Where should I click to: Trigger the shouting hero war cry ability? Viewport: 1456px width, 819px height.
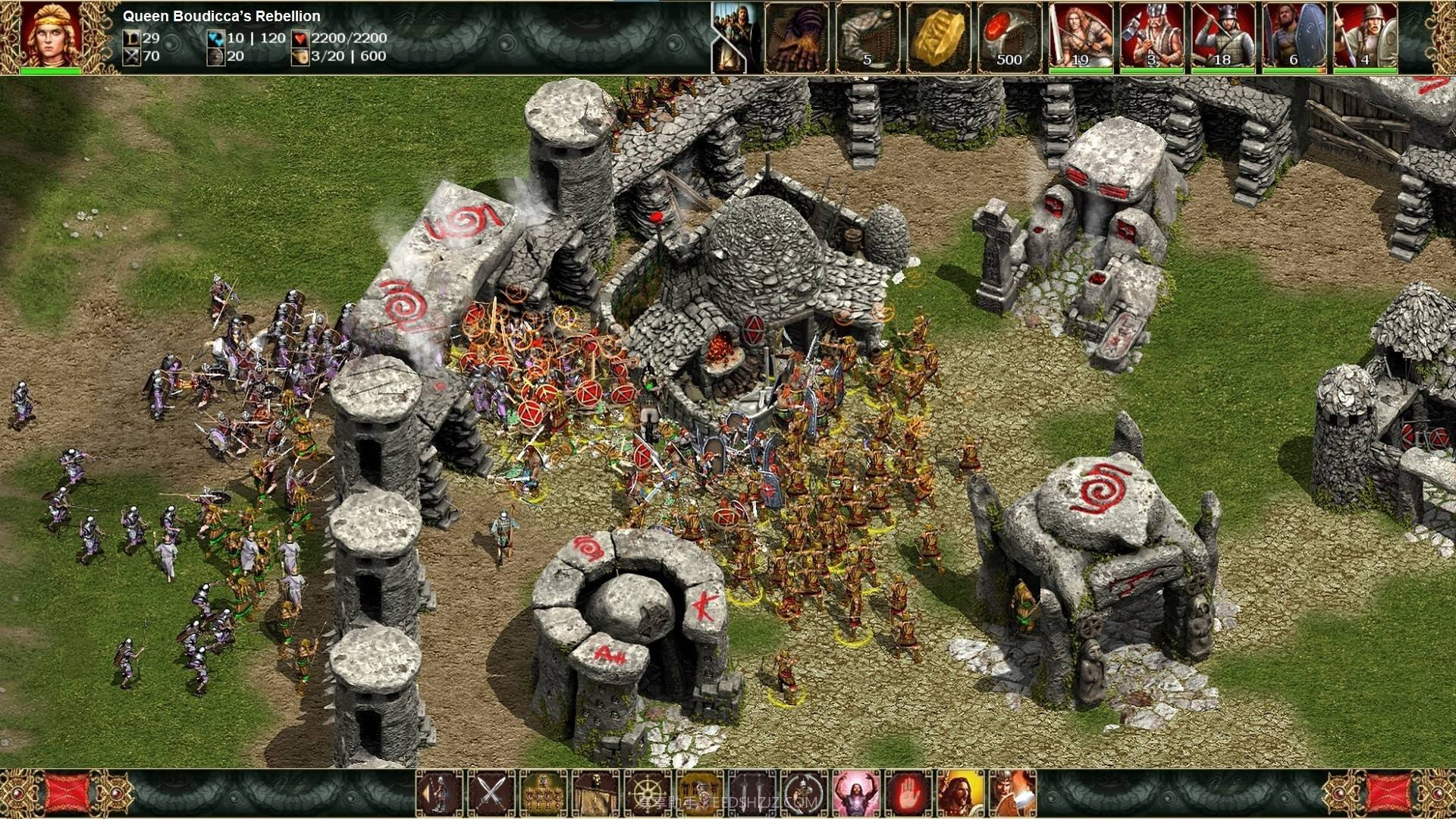click(961, 793)
